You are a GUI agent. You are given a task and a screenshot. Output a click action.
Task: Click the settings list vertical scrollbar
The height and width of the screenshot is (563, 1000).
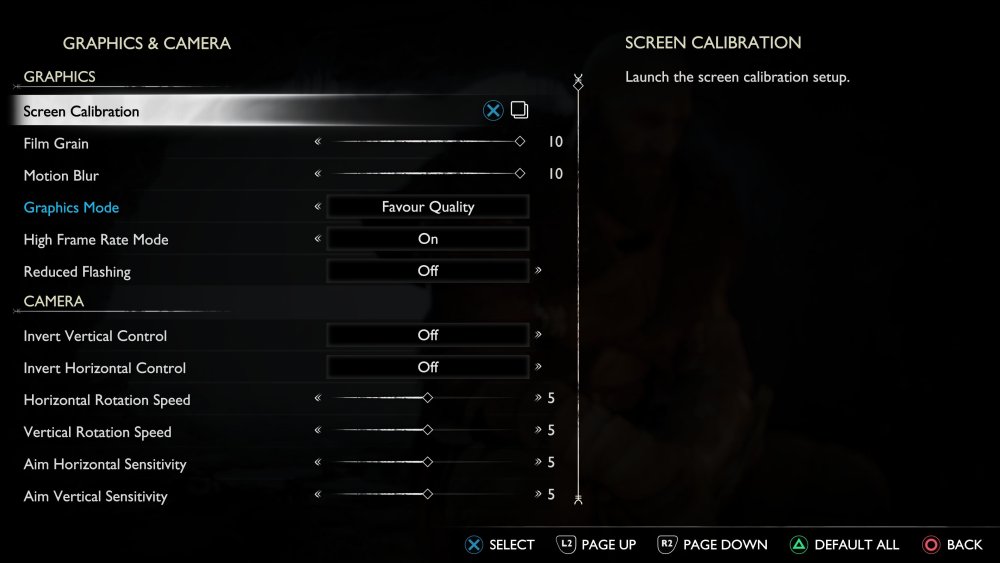click(578, 290)
